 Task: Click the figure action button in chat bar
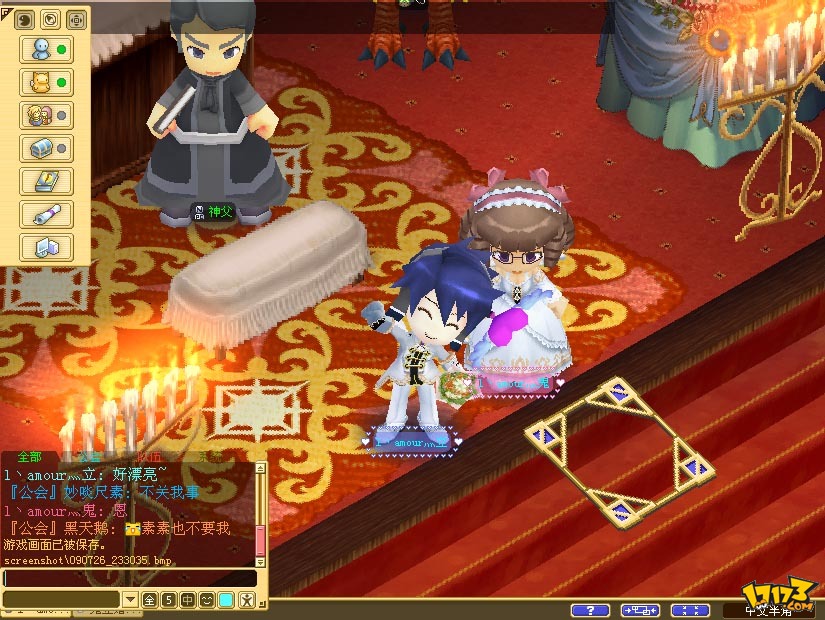click(246, 599)
